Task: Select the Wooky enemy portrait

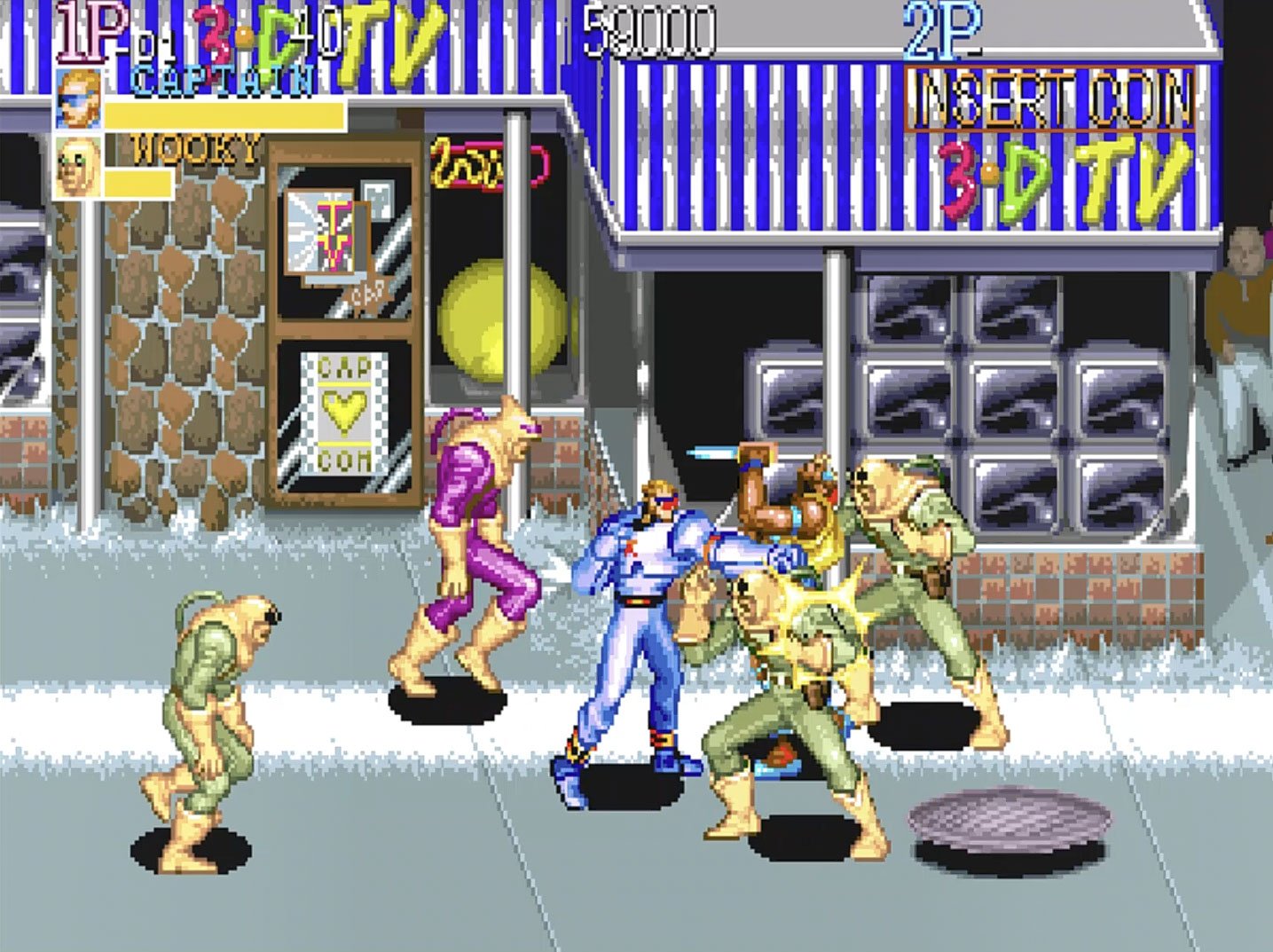Action: coord(77,166)
